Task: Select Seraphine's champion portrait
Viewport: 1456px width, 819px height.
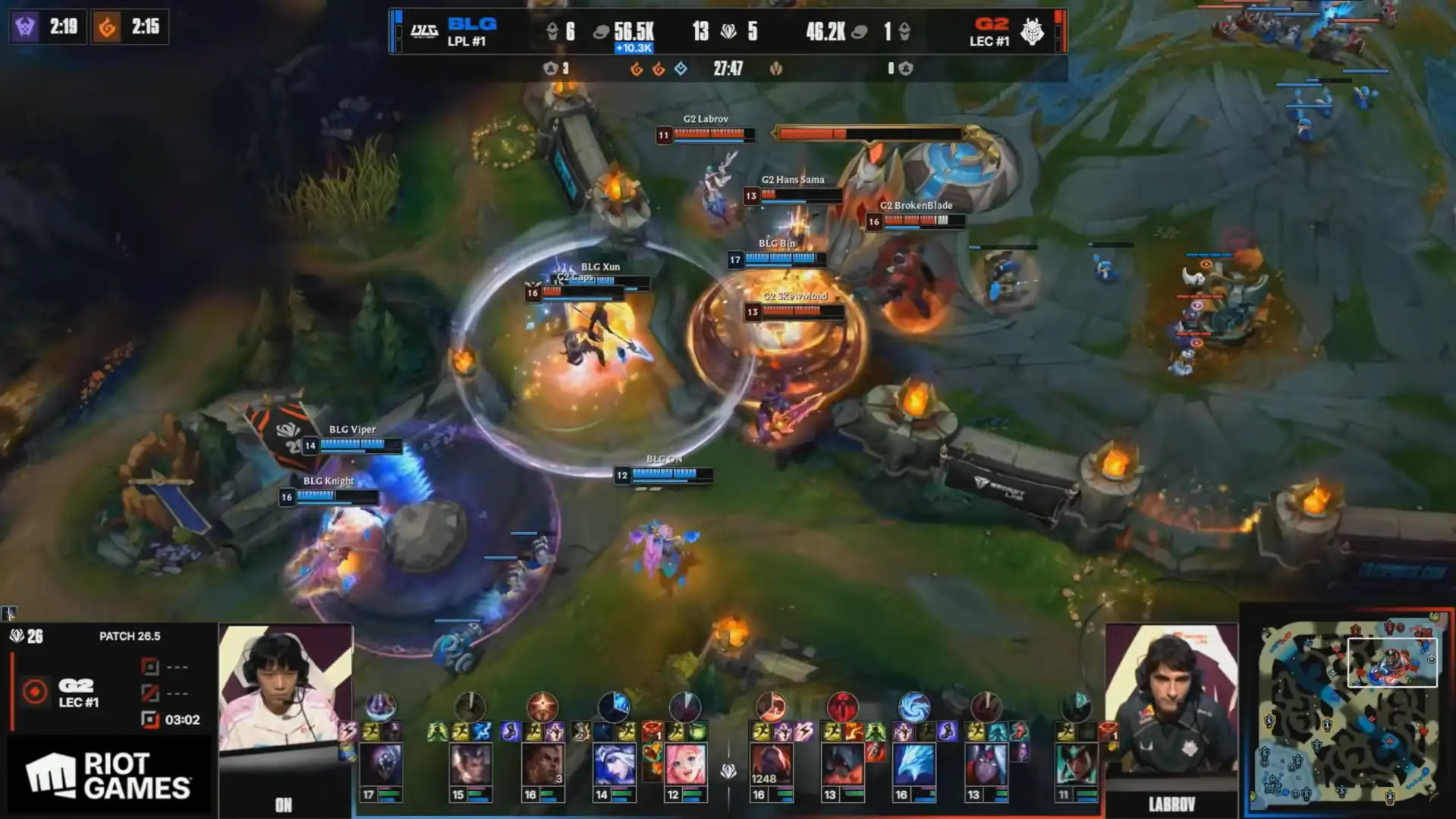Action: tap(685, 764)
